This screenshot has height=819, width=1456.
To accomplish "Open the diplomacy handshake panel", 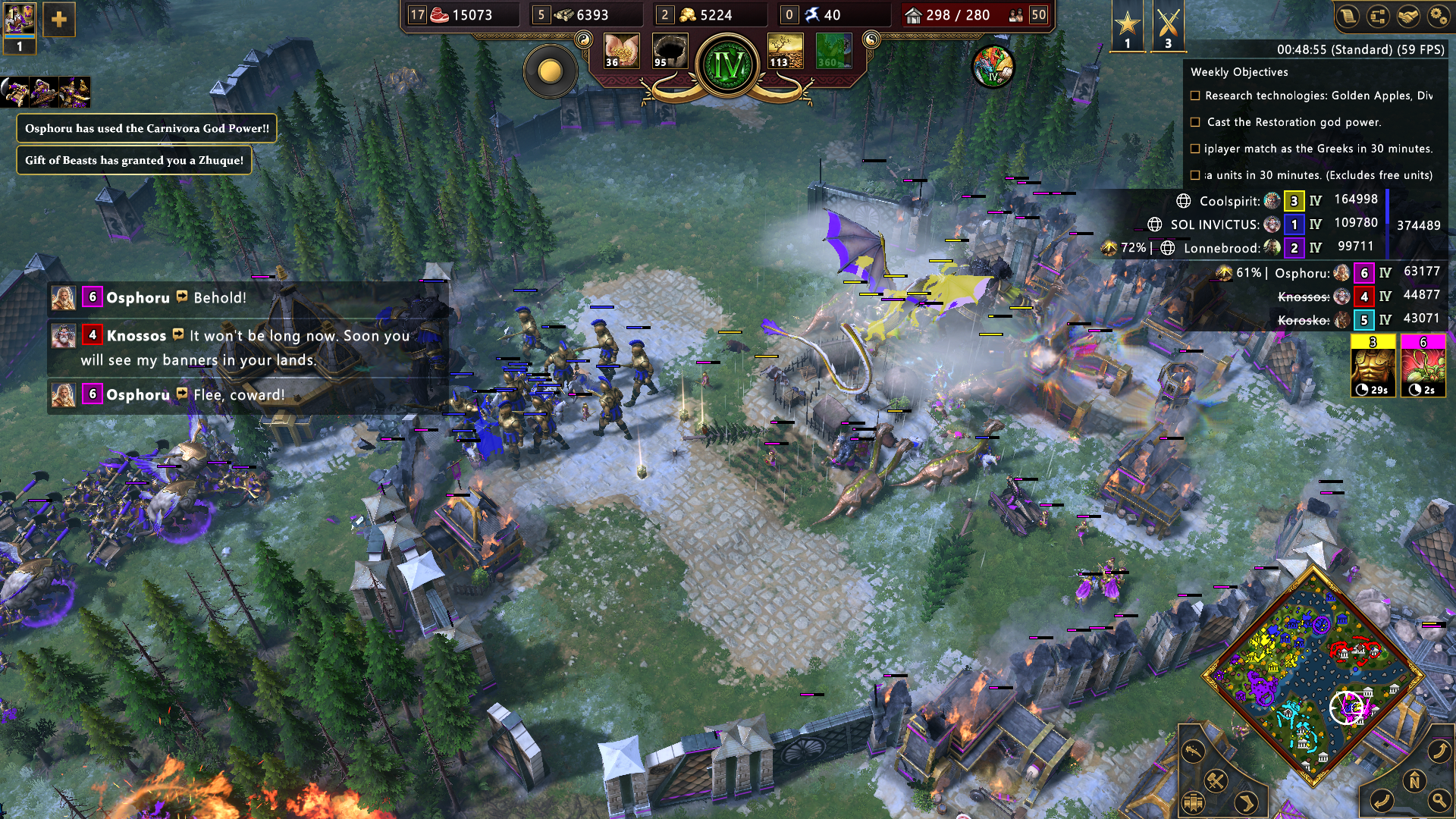I will point(1408,17).
